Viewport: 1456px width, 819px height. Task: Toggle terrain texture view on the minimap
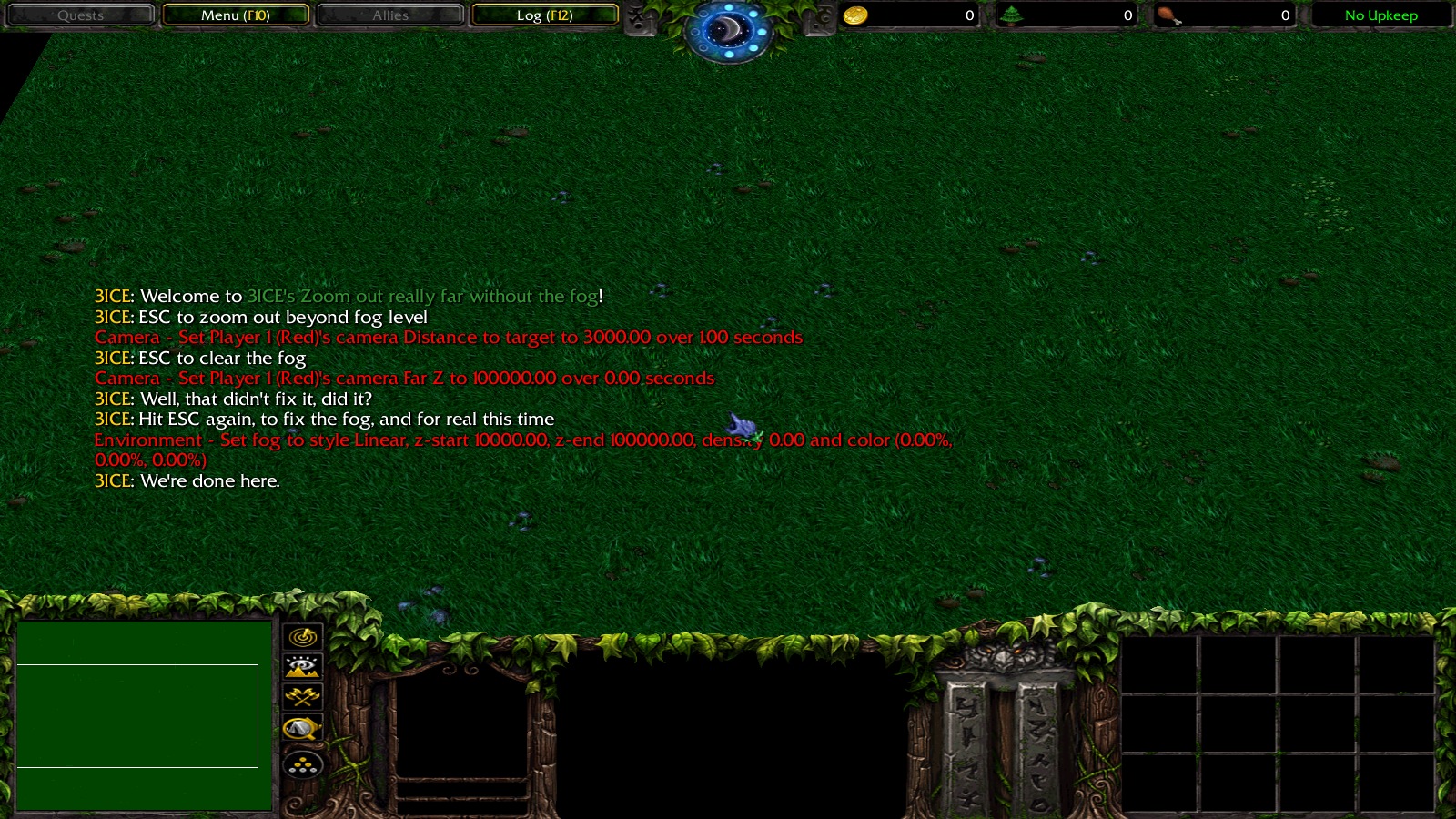click(304, 667)
